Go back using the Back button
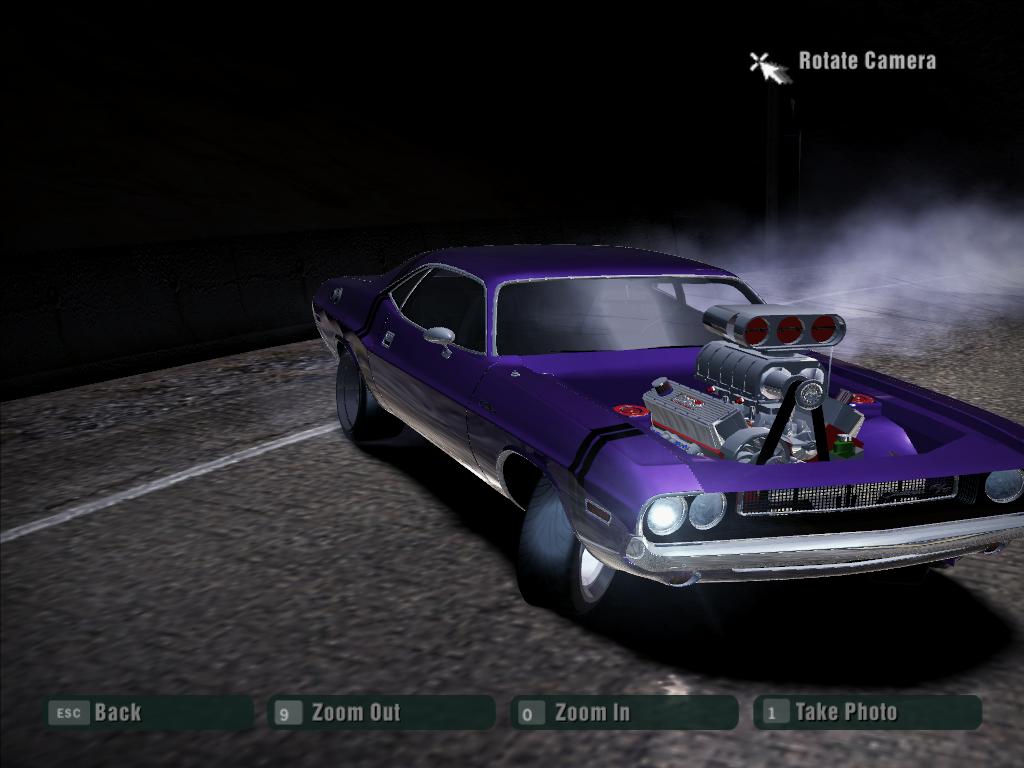This screenshot has width=1024, height=768. click(x=148, y=713)
